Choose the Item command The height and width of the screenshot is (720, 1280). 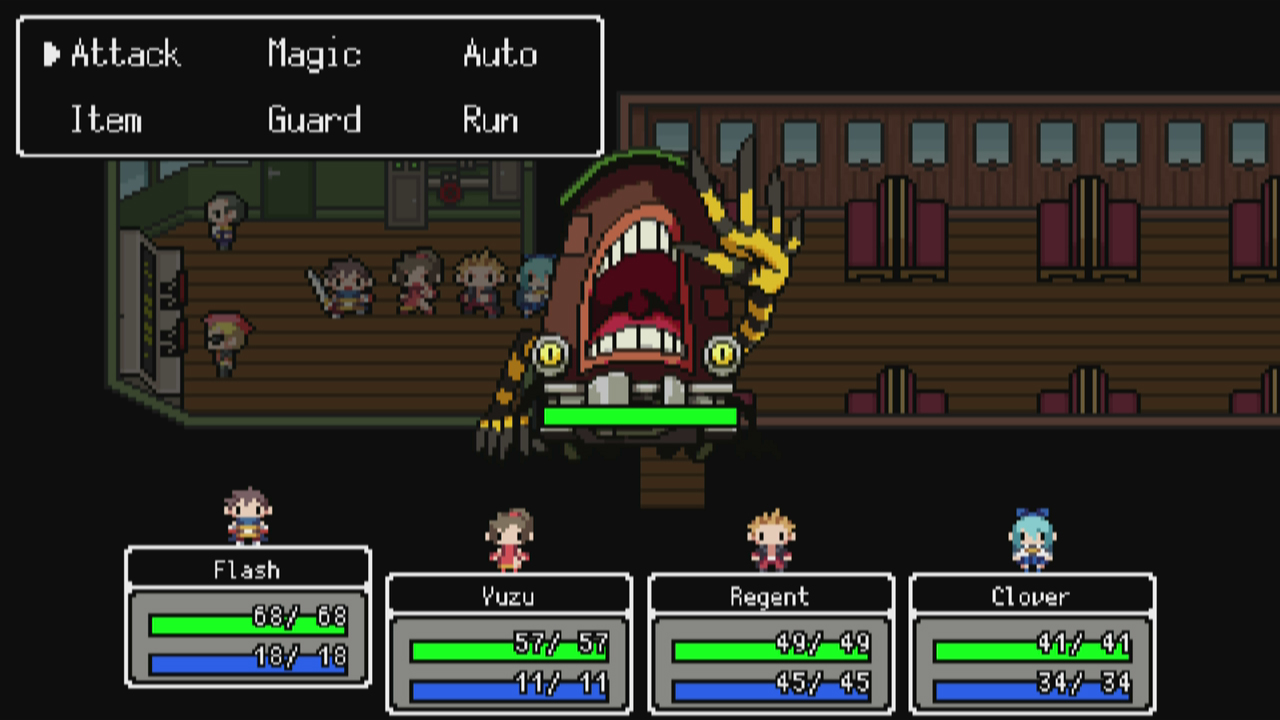105,121
